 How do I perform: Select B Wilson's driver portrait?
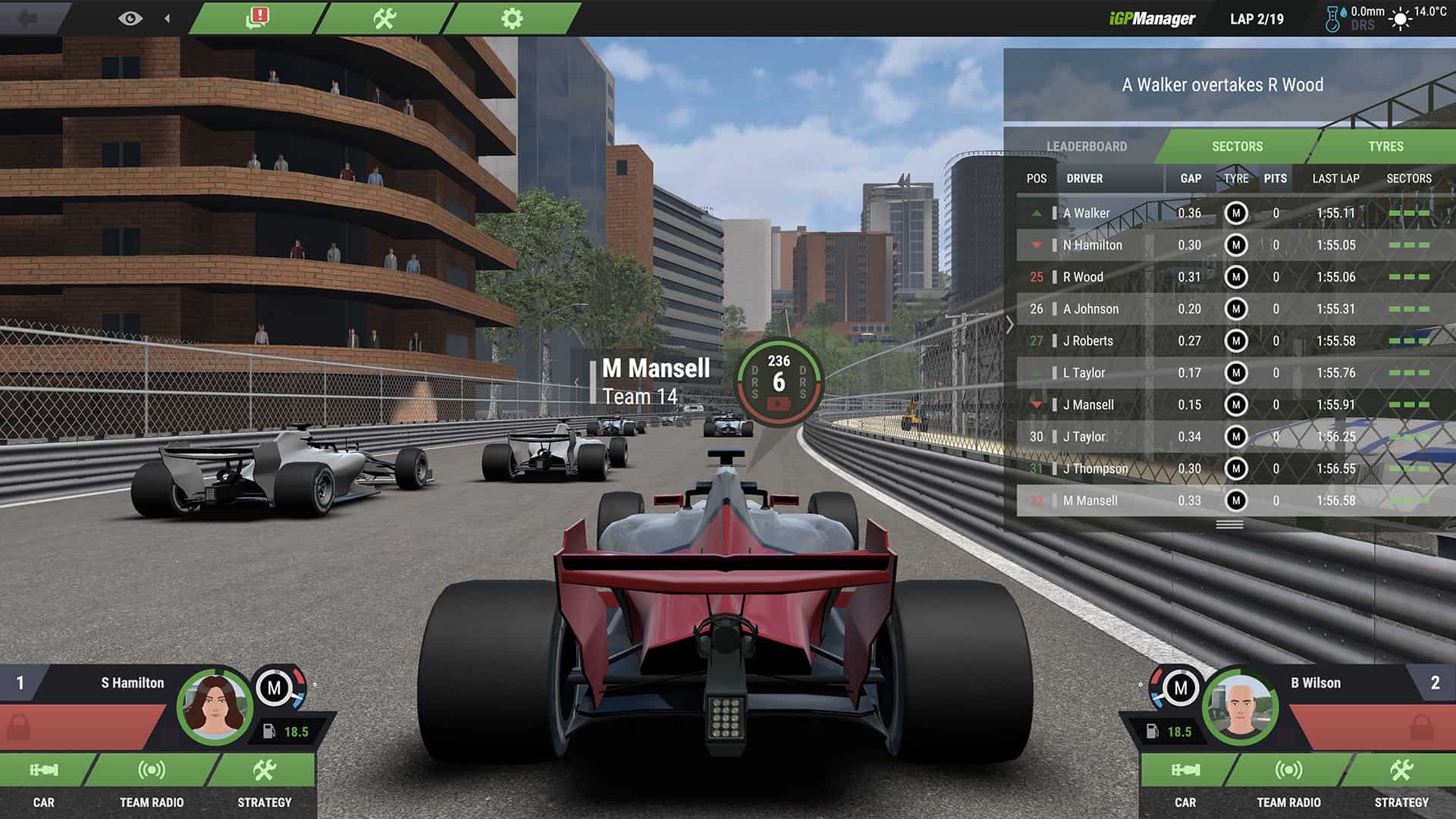tap(1240, 706)
